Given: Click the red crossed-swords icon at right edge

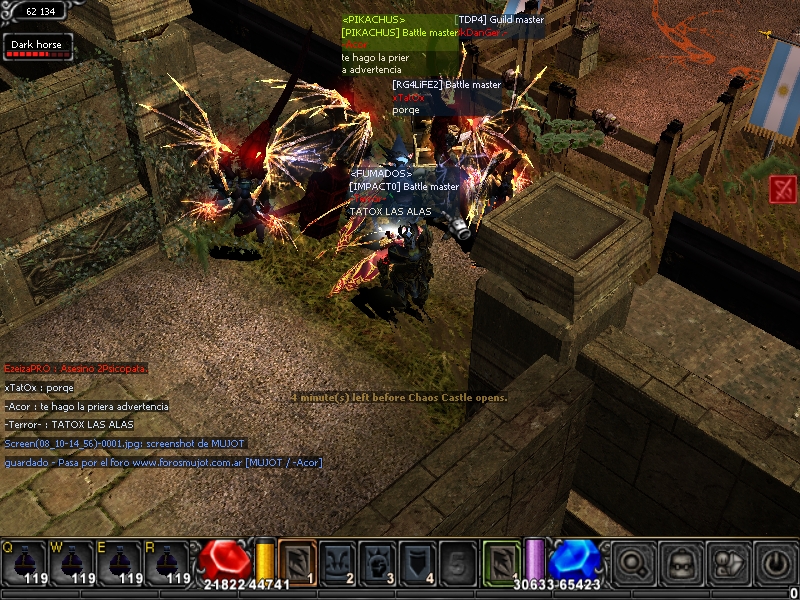Looking at the screenshot, I should (783, 189).
